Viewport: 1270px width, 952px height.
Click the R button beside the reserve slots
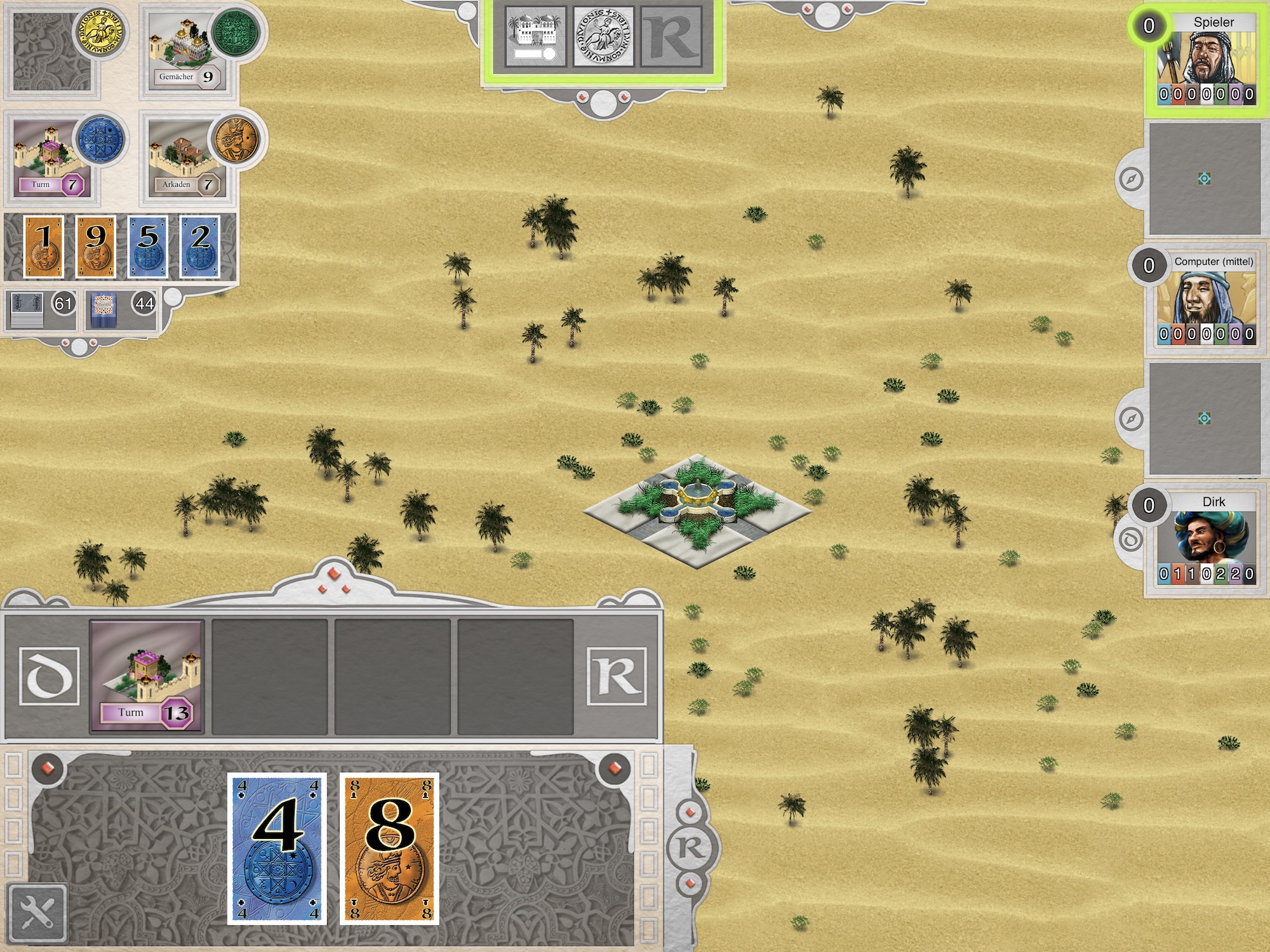617,676
